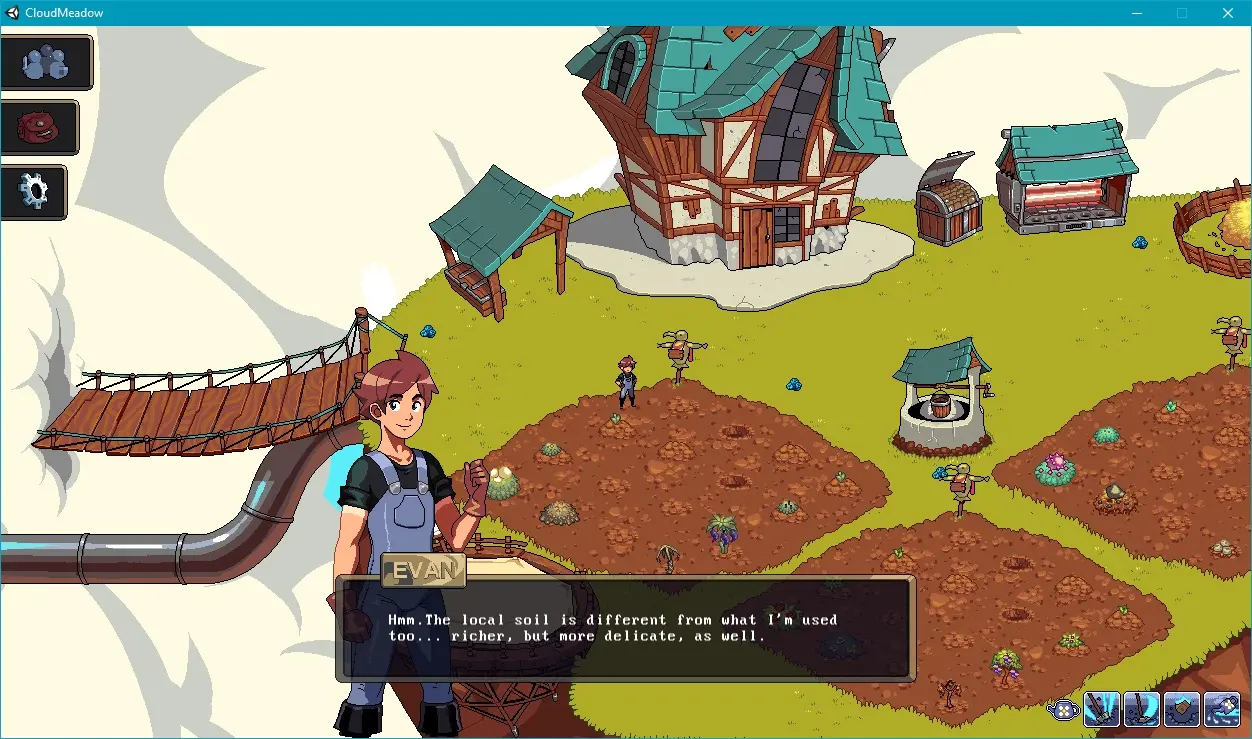Minimize the CloudMeadow window
1252x739 pixels.
pos(1136,13)
